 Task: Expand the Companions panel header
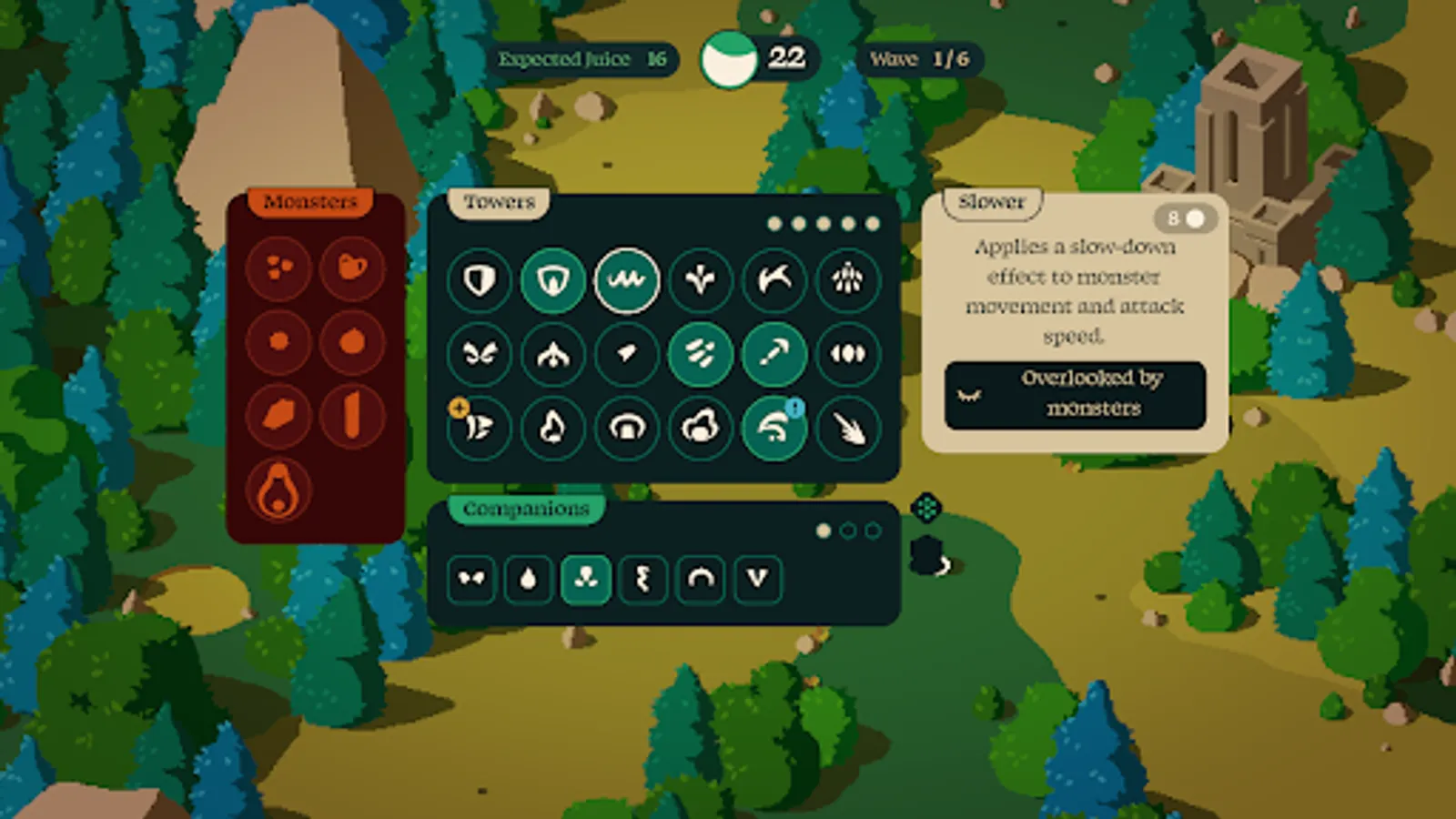coord(524,510)
